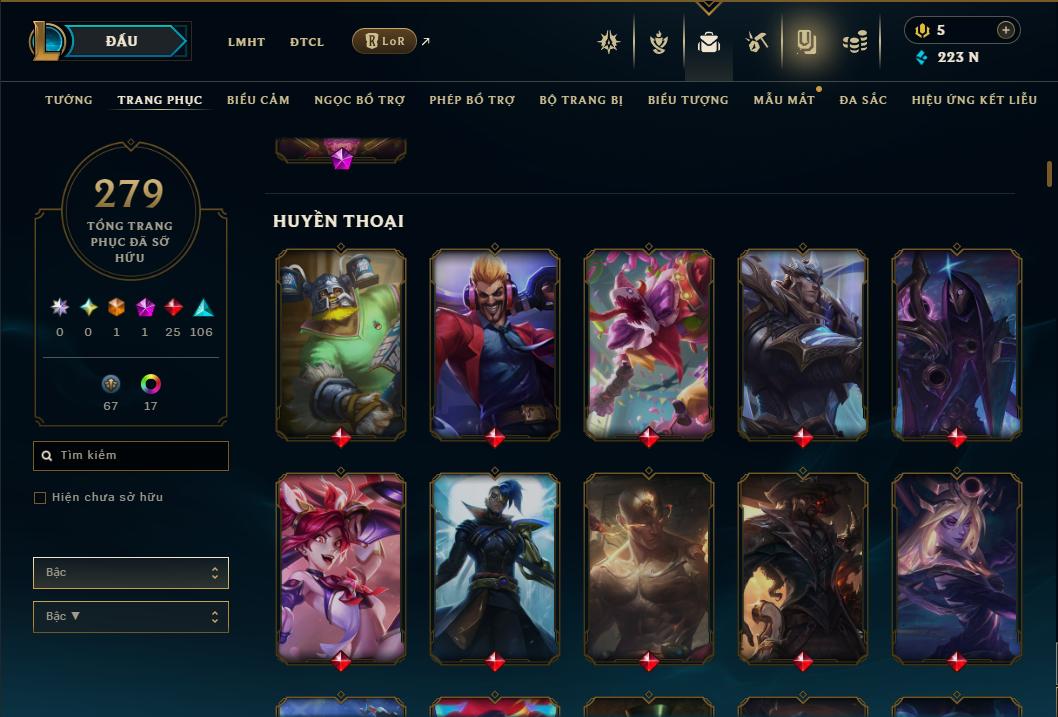1058x717 pixels.
Task: Open the TƯỚNG champions tab
Action: click(x=69, y=100)
